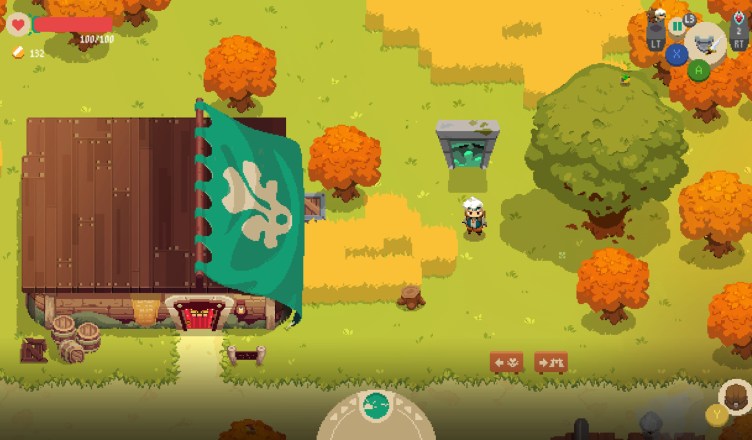Image resolution: width=752 pixels, height=440 pixels.
Task: Click the green weapon swap icon
Action: 677,25
